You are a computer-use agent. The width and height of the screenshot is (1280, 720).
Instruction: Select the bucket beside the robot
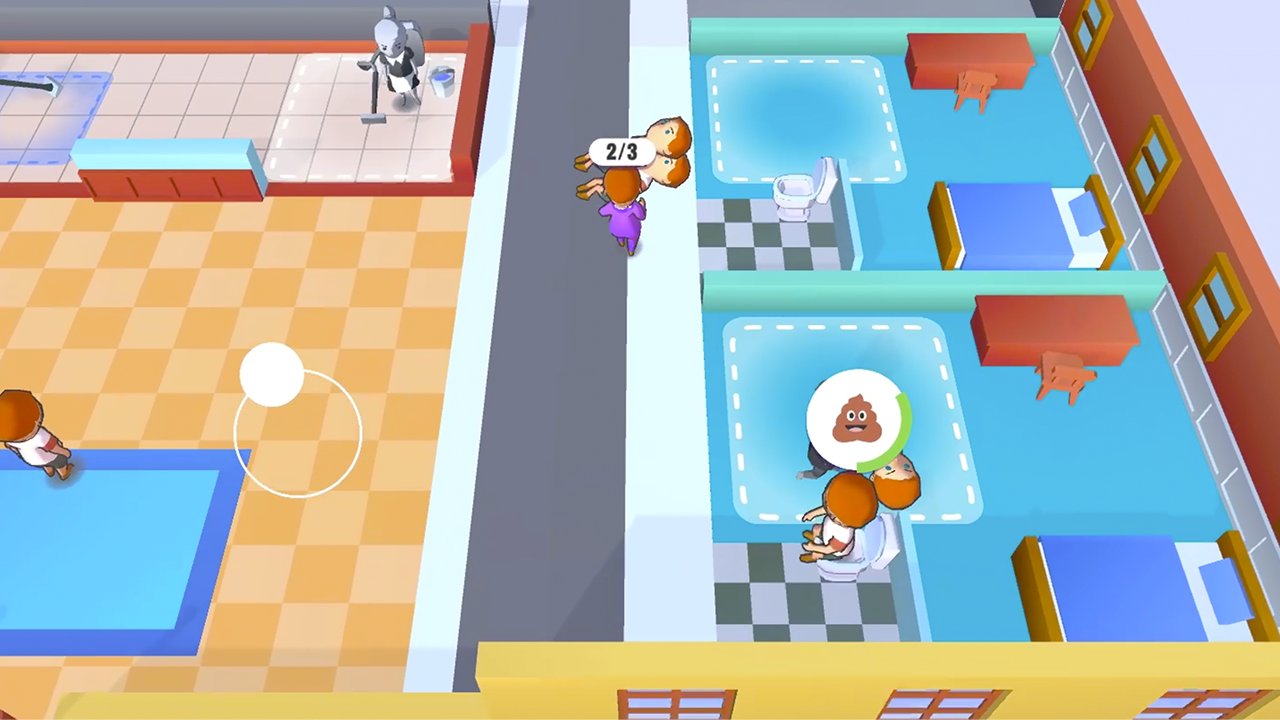(x=440, y=80)
